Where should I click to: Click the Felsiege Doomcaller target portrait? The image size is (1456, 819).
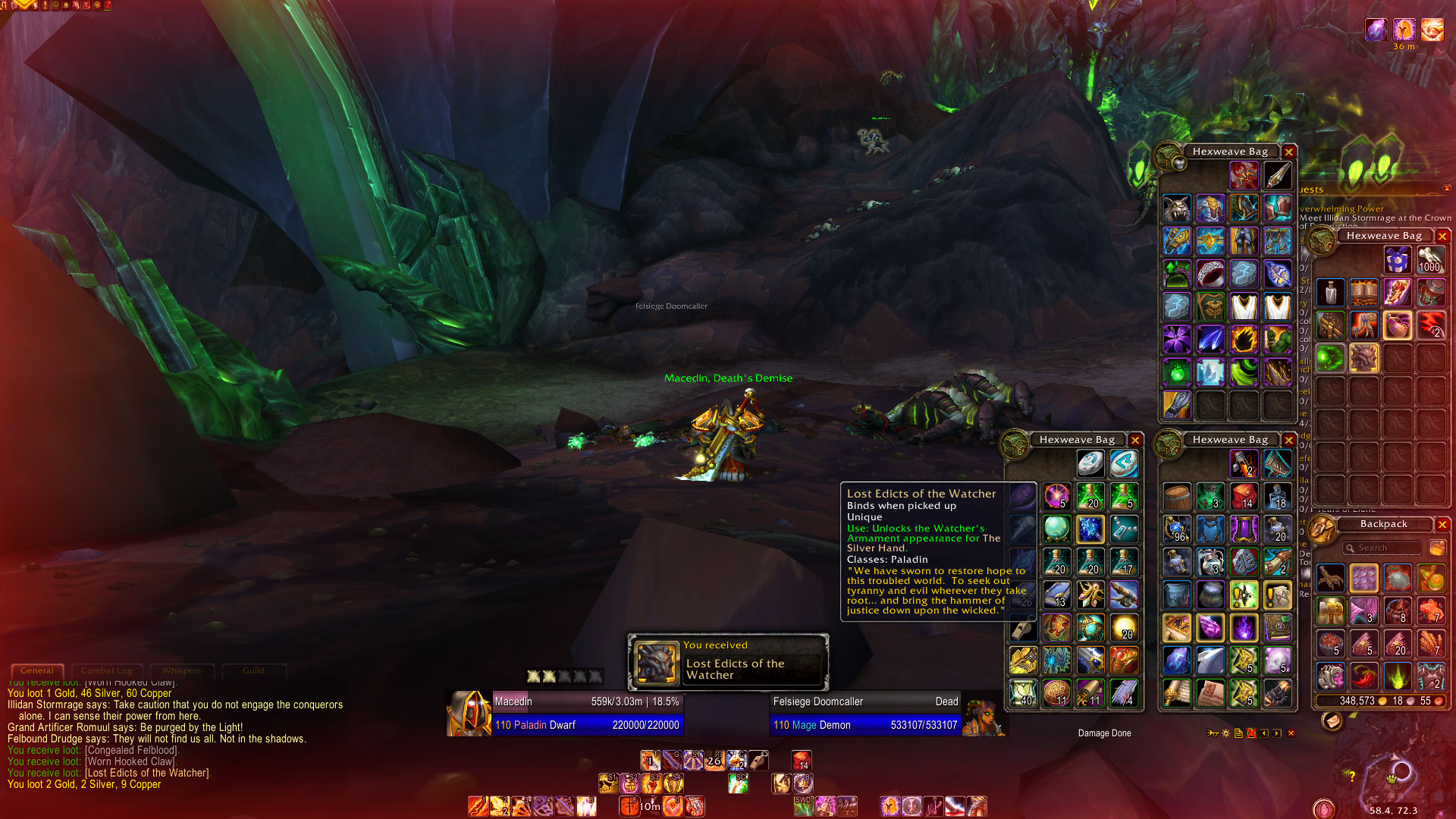pyautogui.click(x=984, y=714)
